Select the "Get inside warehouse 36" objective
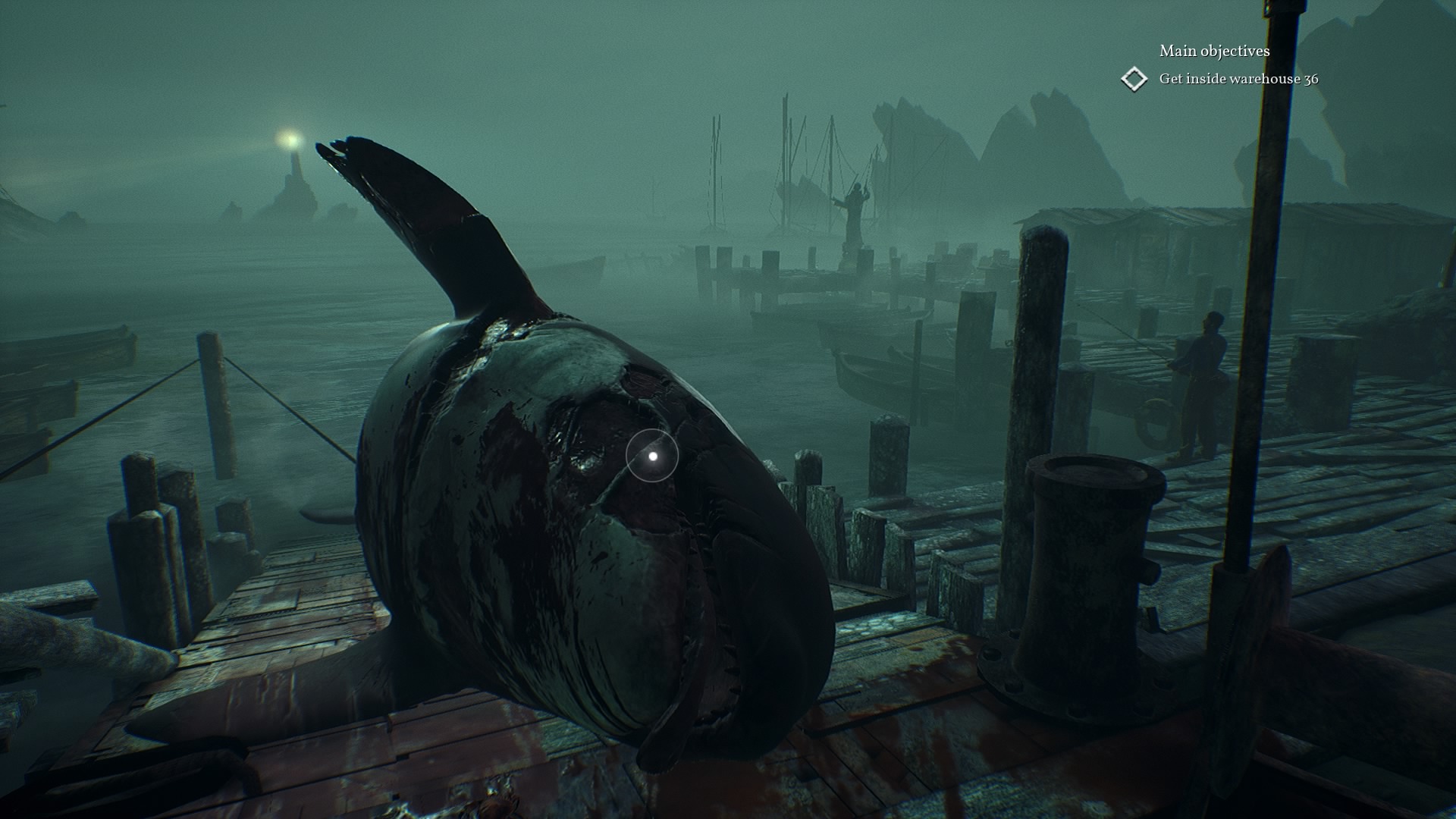This screenshot has width=1456, height=819. click(x=1238, y=79)
